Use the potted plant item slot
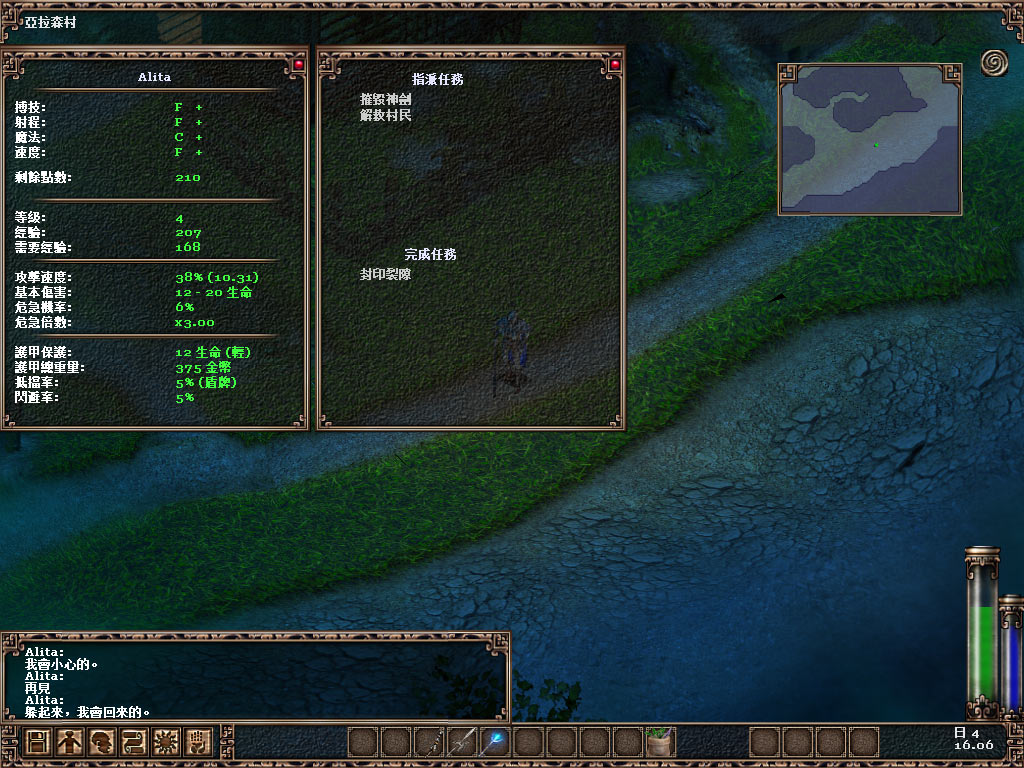Screen dimensions: 1024x768 click(x=660, y=742)
